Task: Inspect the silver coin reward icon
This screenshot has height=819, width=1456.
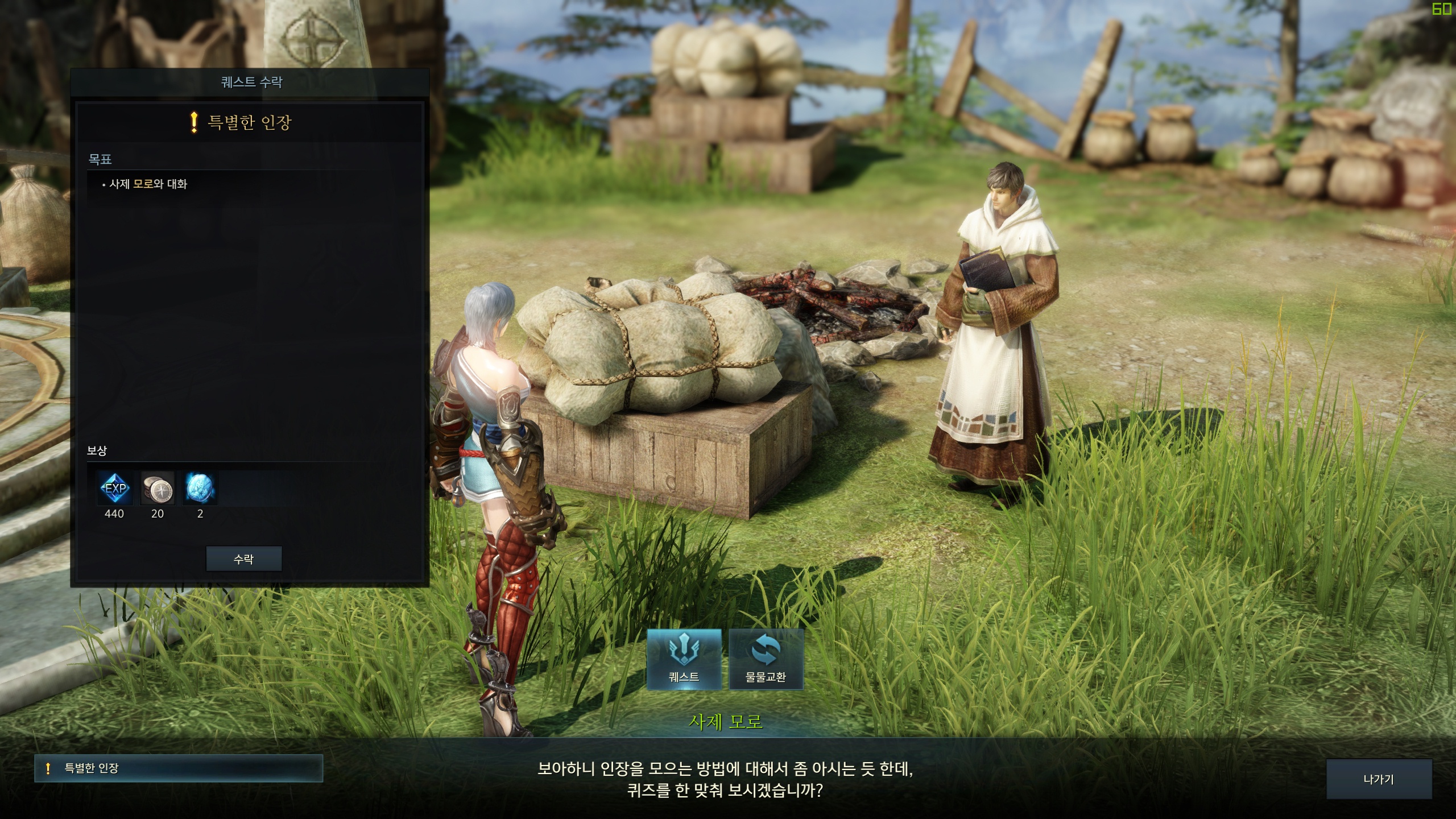Action: [x=158, y=488]
